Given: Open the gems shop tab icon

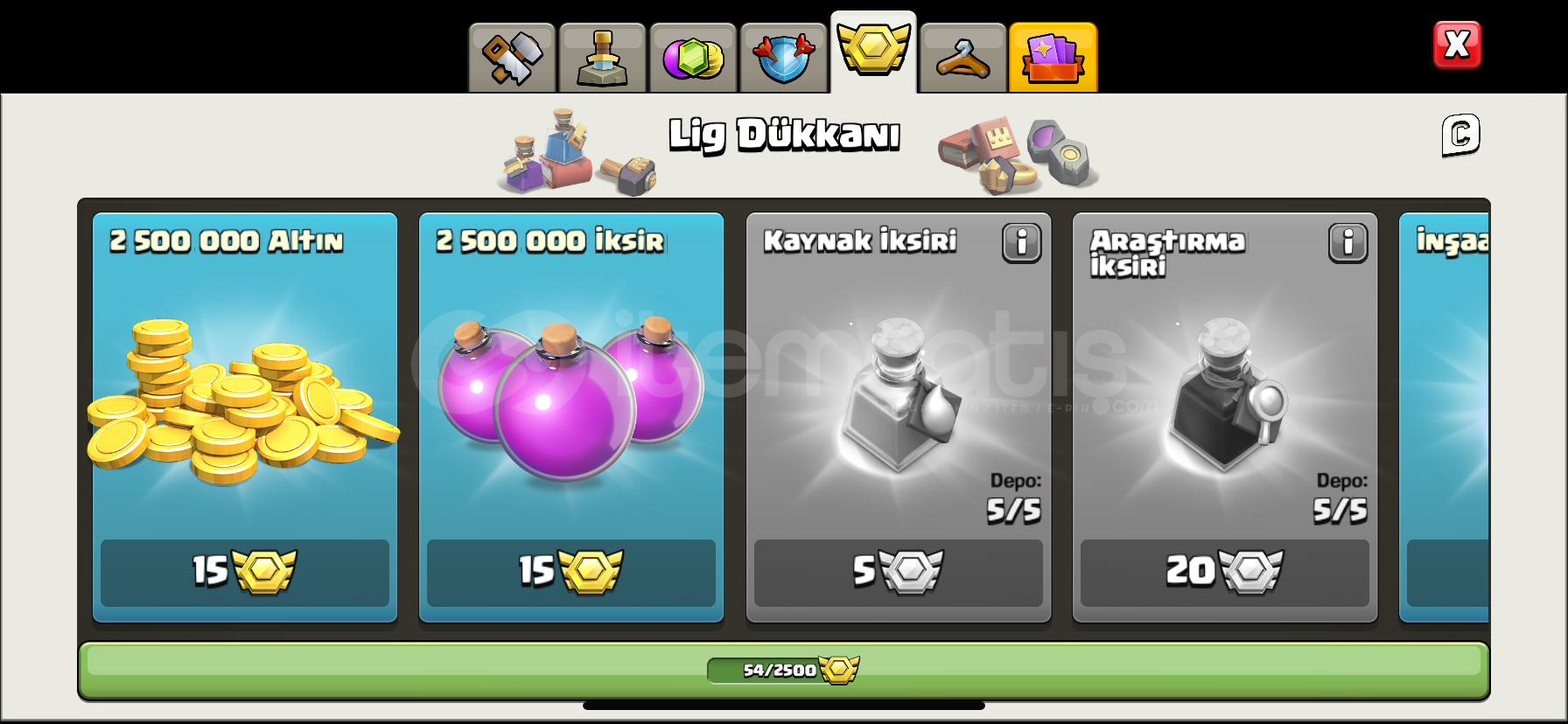Looking at the screenshot, I should point(694,57).
